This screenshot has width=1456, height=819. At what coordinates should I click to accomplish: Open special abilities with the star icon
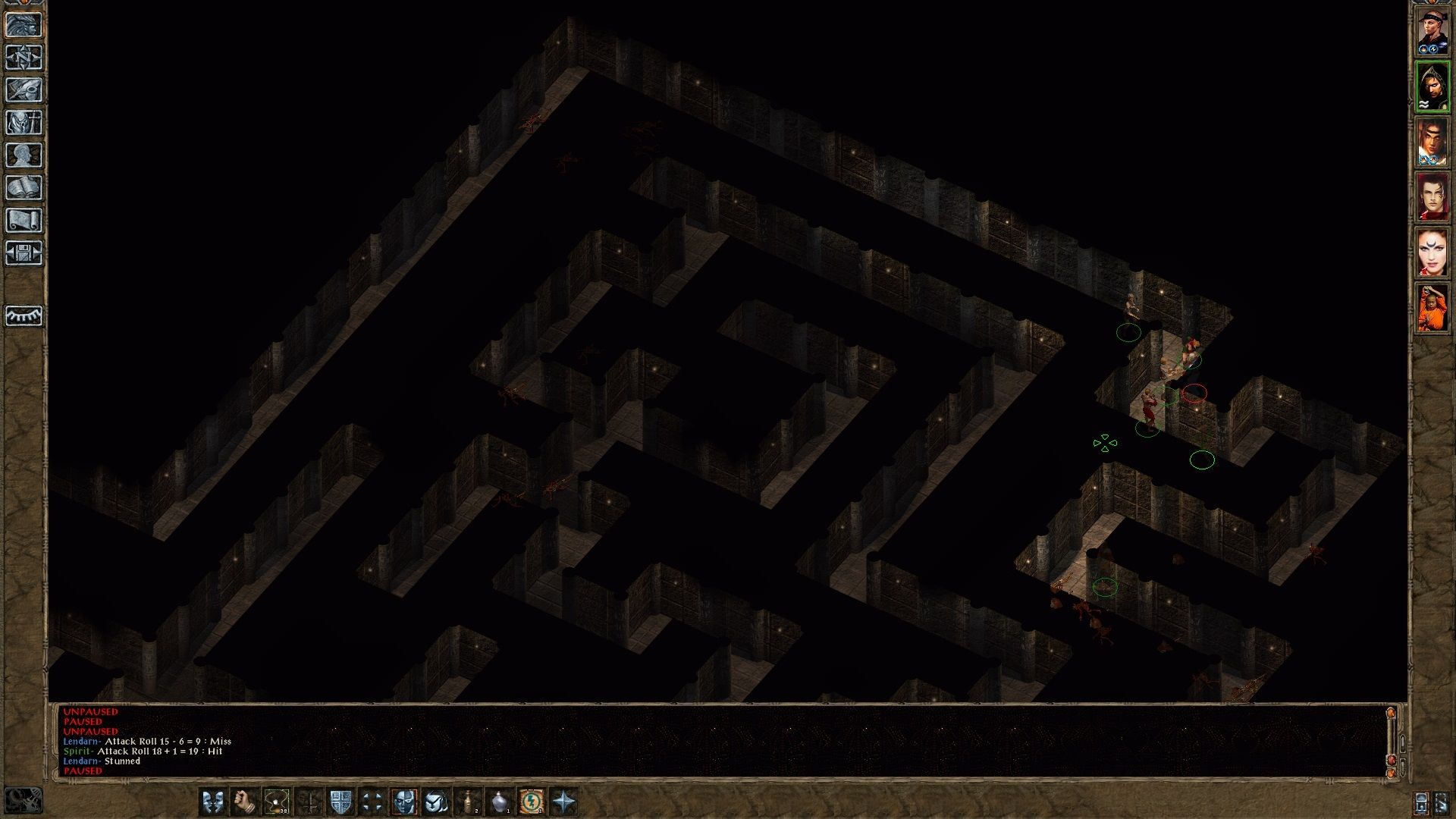(563, 802)
